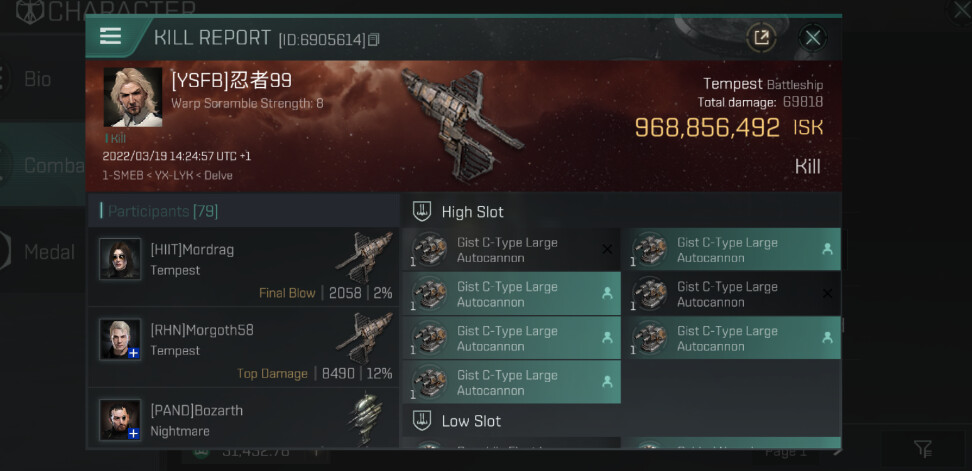This screenshot has height=471, width=972.
Task: Open the Bio tab in Character panel
Action: pyautogui.click(x=38, y=79)
